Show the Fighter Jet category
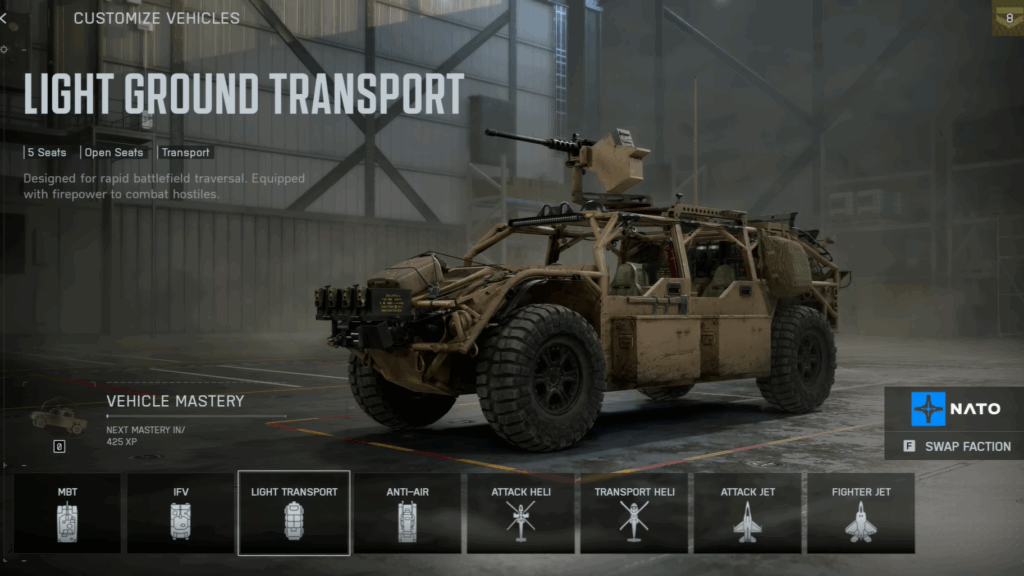1024x576 pixels. coord(861,513)
